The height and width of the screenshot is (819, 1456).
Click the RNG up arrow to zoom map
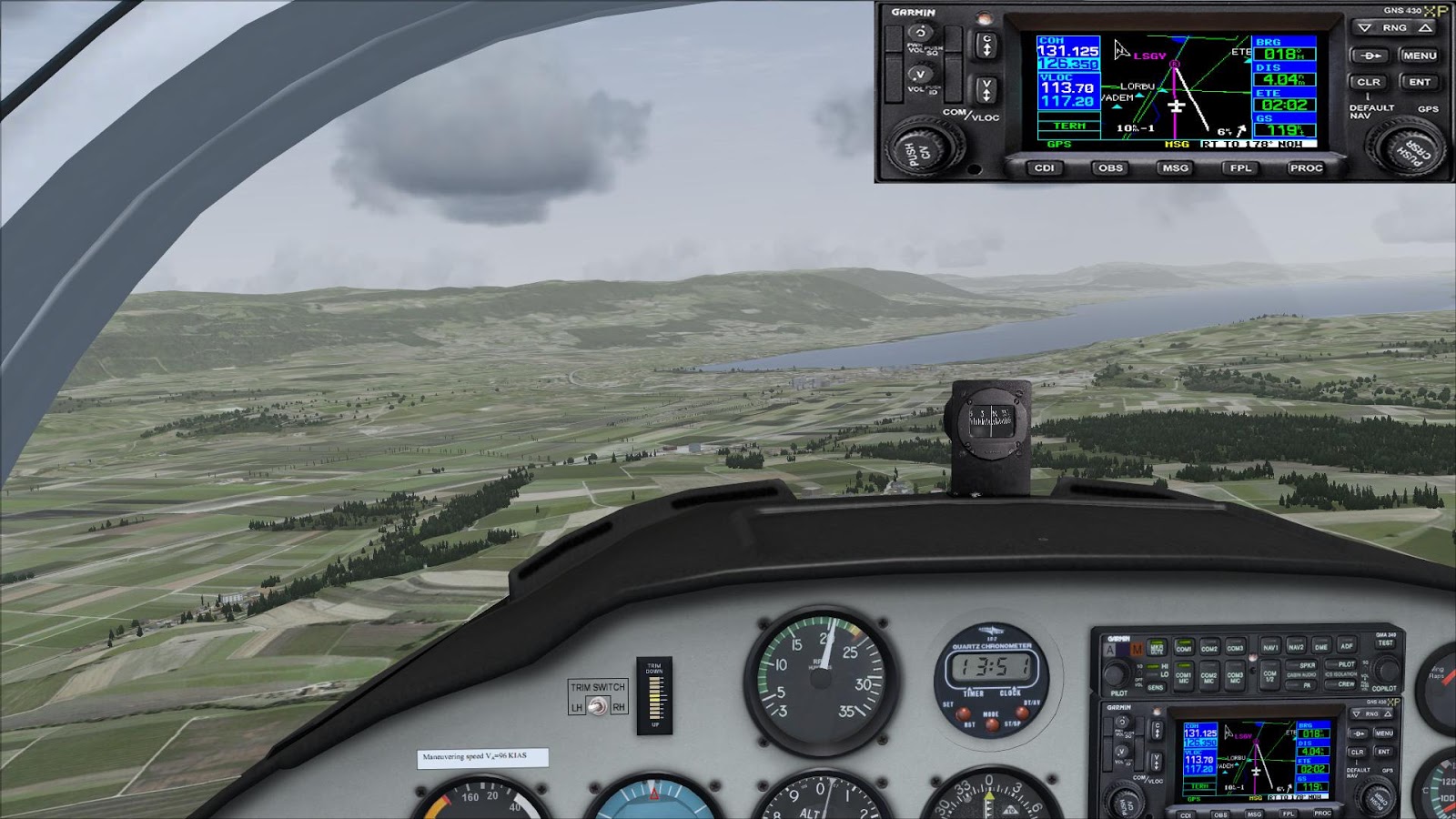tap(1426, 28)
